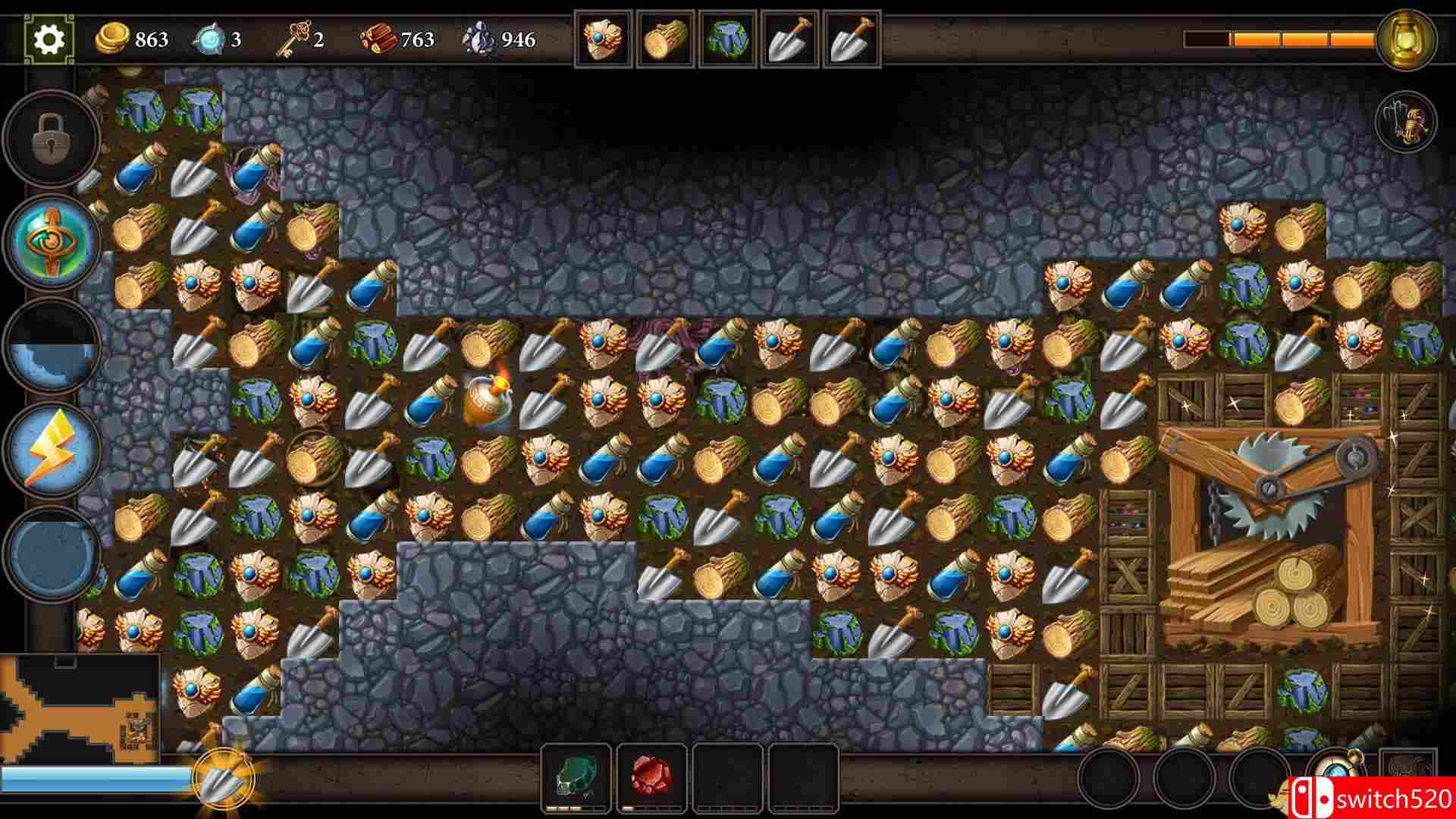Click the locked padlock ability button
The image size is (1456, 819).
tap(52, 139)
